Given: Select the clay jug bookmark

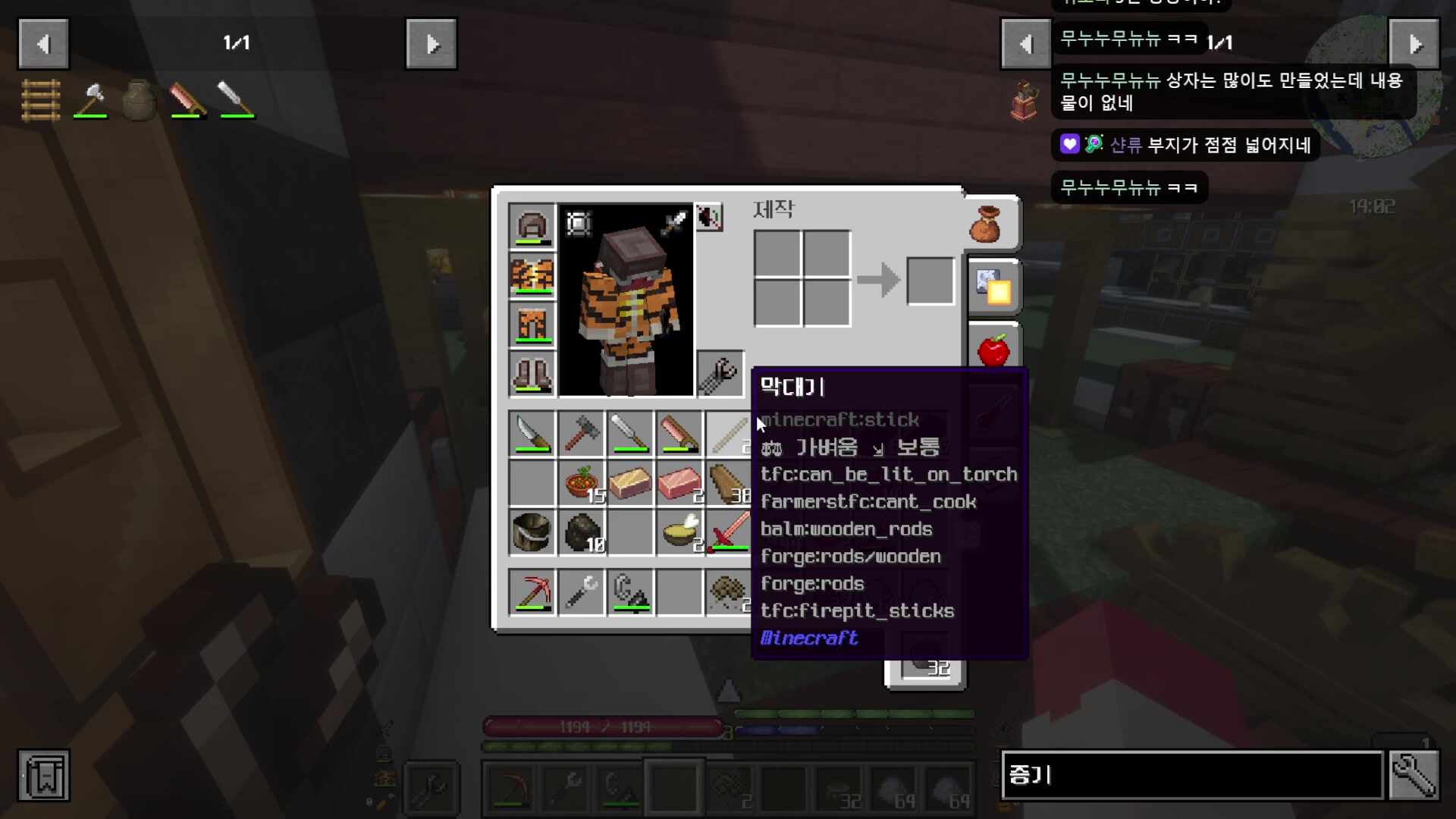Looking at the screenshot, I should coord(139,100).
